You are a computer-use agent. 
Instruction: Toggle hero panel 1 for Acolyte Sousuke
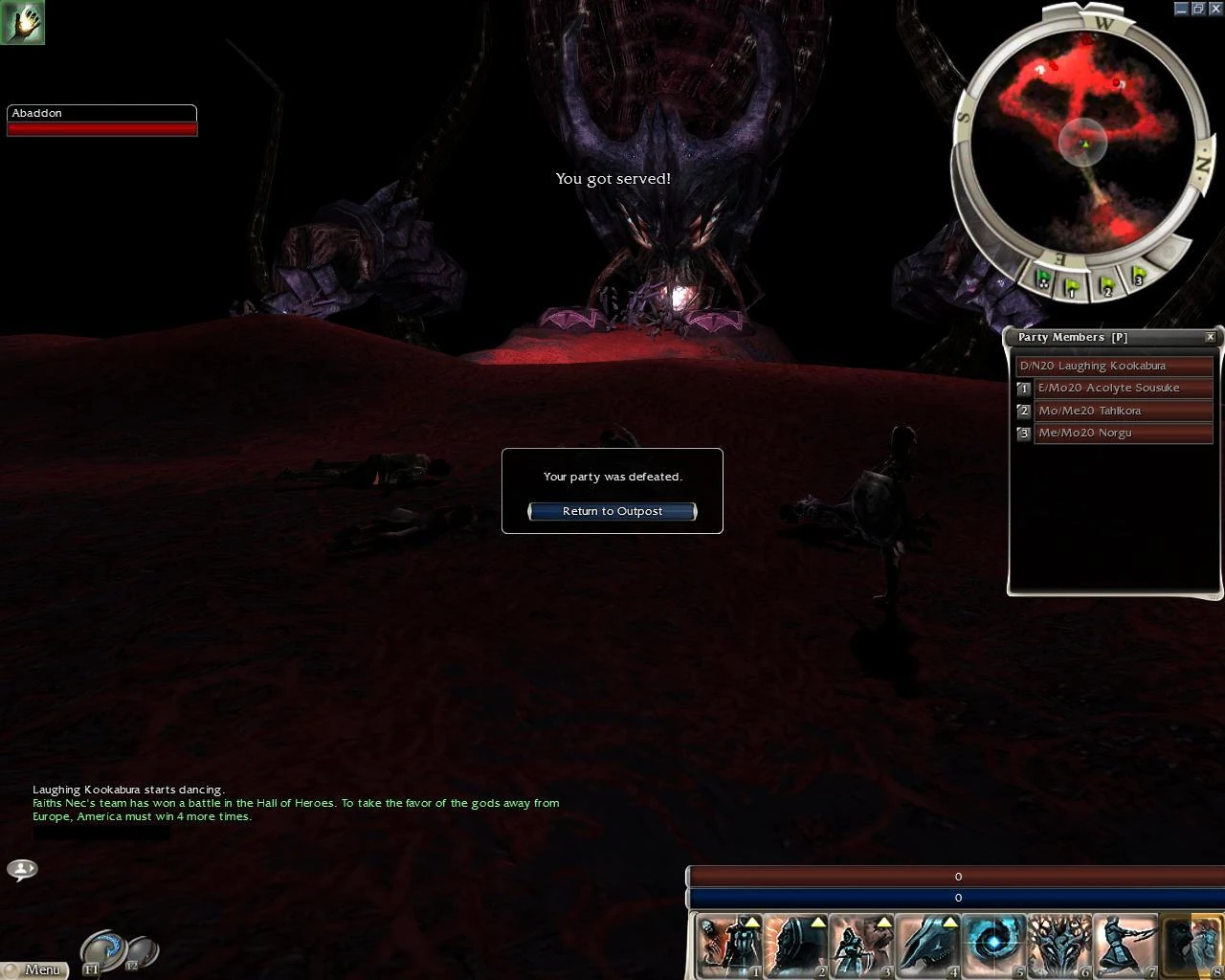click(1023, 388)
